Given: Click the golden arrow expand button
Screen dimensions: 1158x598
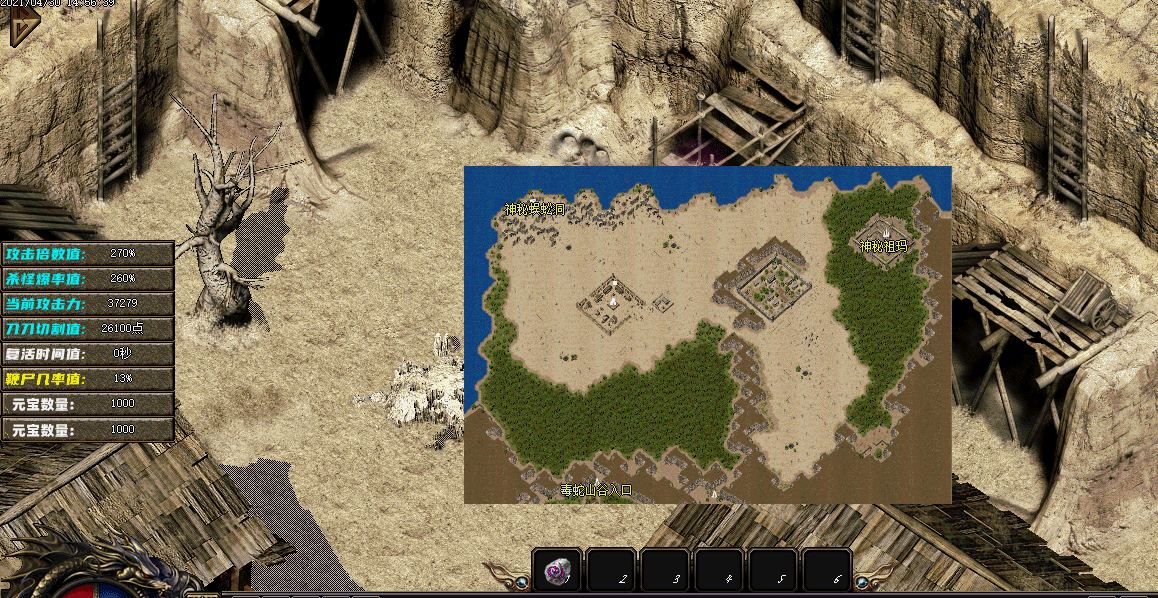Looking at the screenshot, I should pos(17,29).
